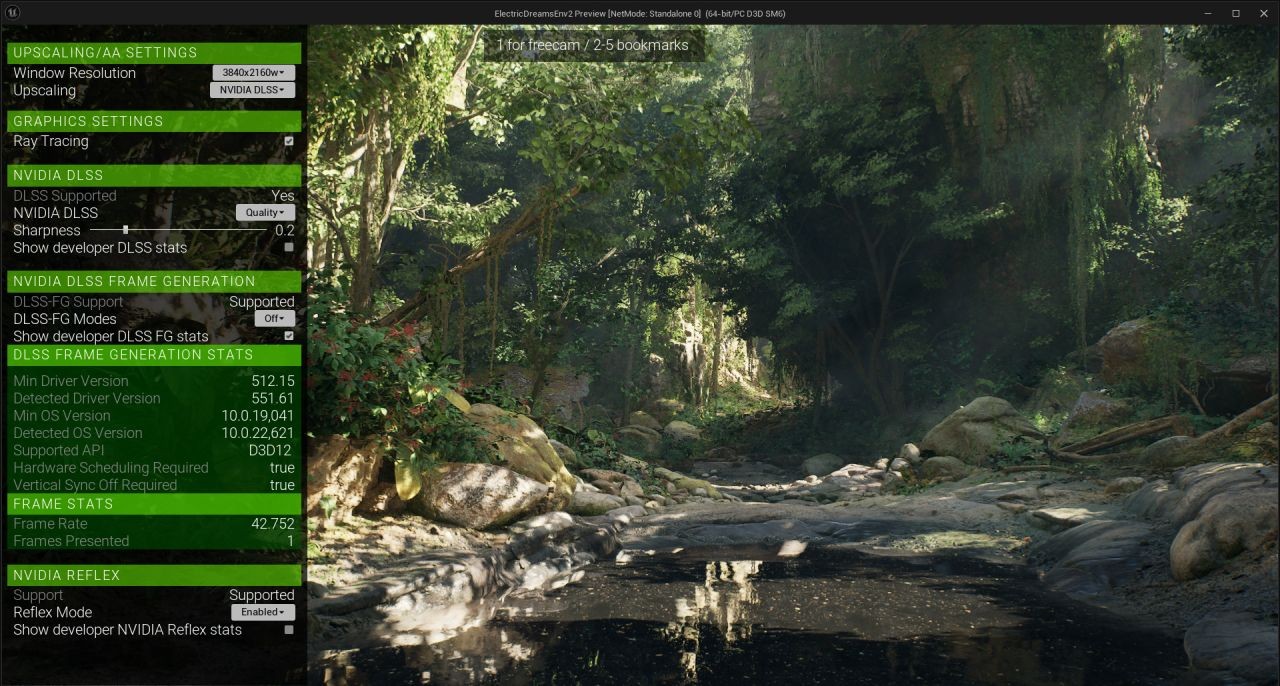Enable Show developer NVIDIA Reflex stats
The height and width of the screenshot is (686, 1280).
pos(289,630)
